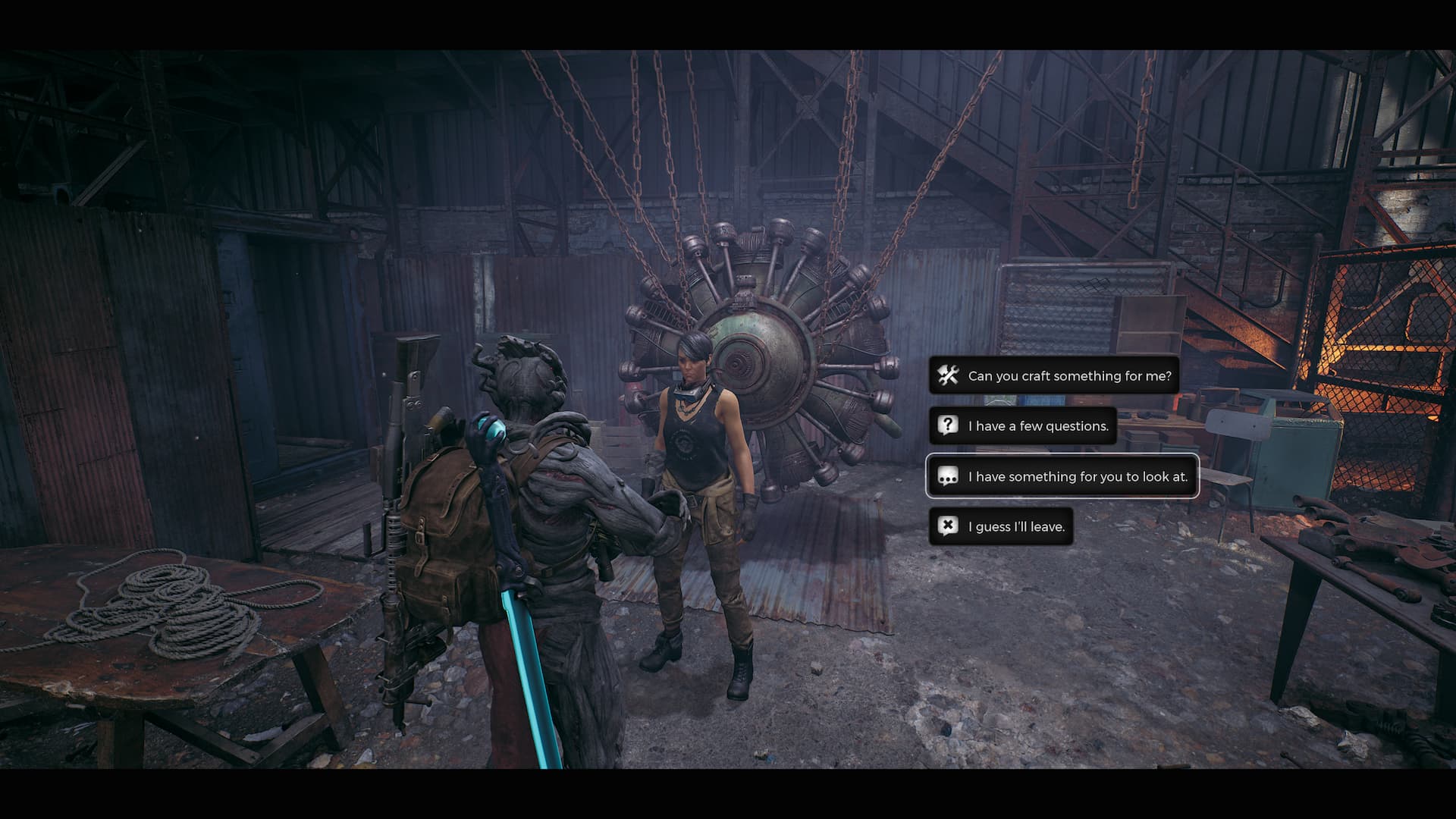1456x819 pixels.
Task: Pick "I have something for you to look at."
Action: [x=1062, y=476]
